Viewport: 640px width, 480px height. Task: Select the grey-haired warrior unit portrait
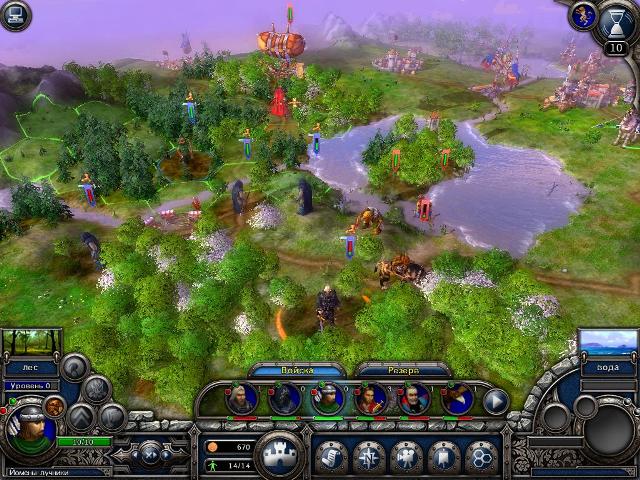241,399
